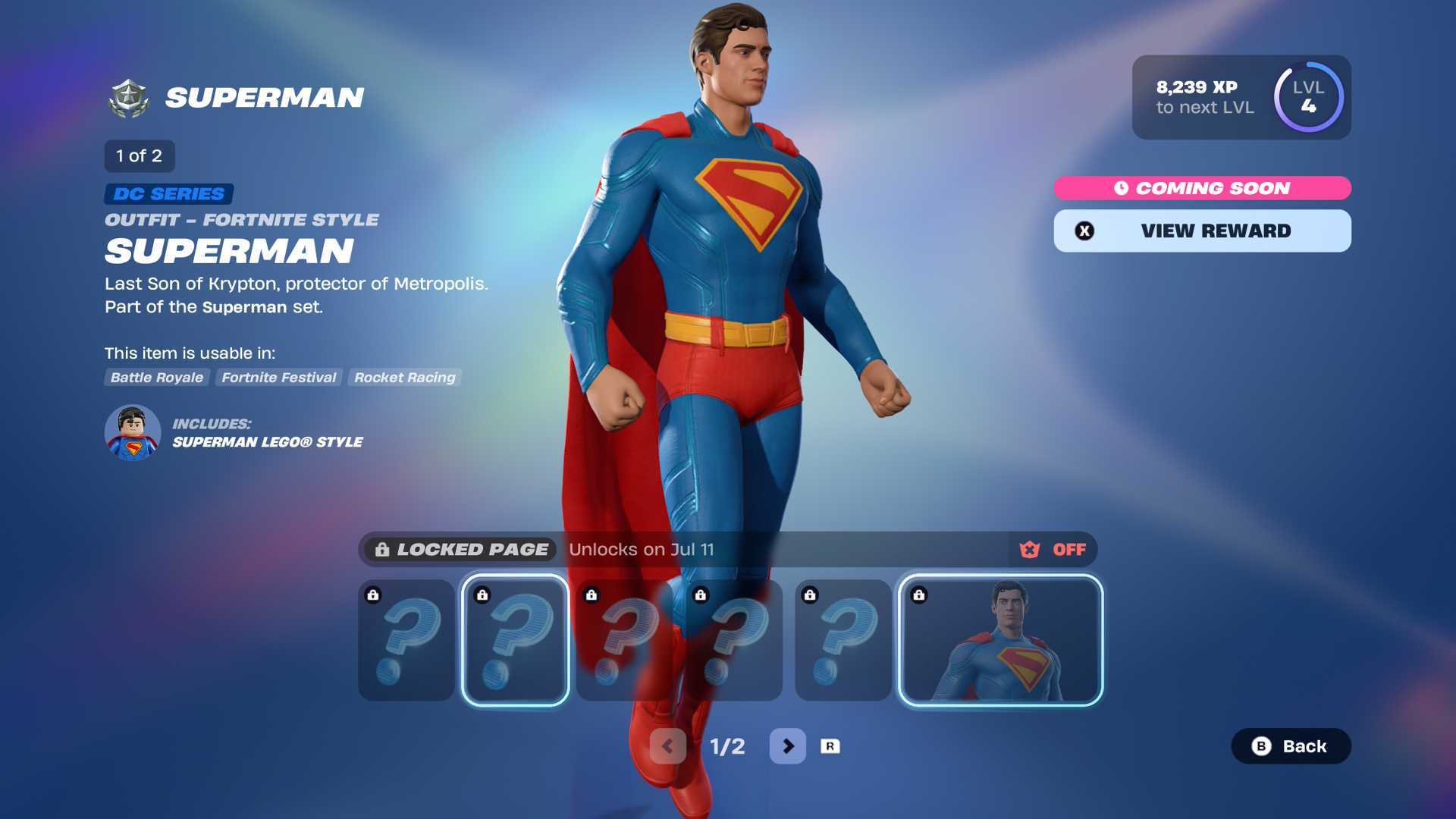Toggle the auto-claim OFF switch
This screenshot has height=819, width=1456.
(x=1053, y=550)
